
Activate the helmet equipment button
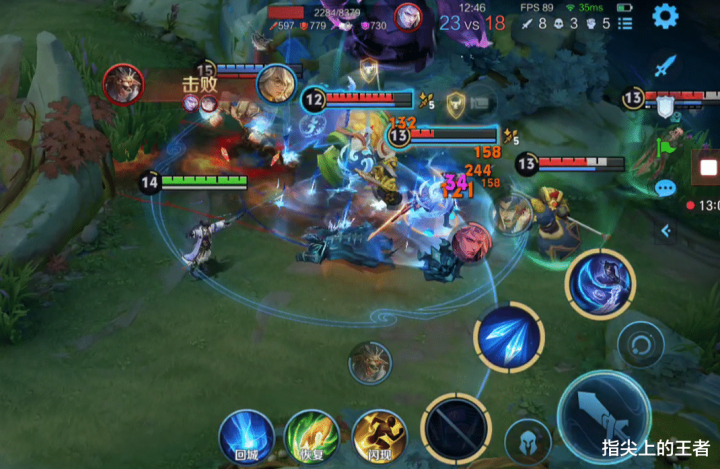tap(527, 442)
